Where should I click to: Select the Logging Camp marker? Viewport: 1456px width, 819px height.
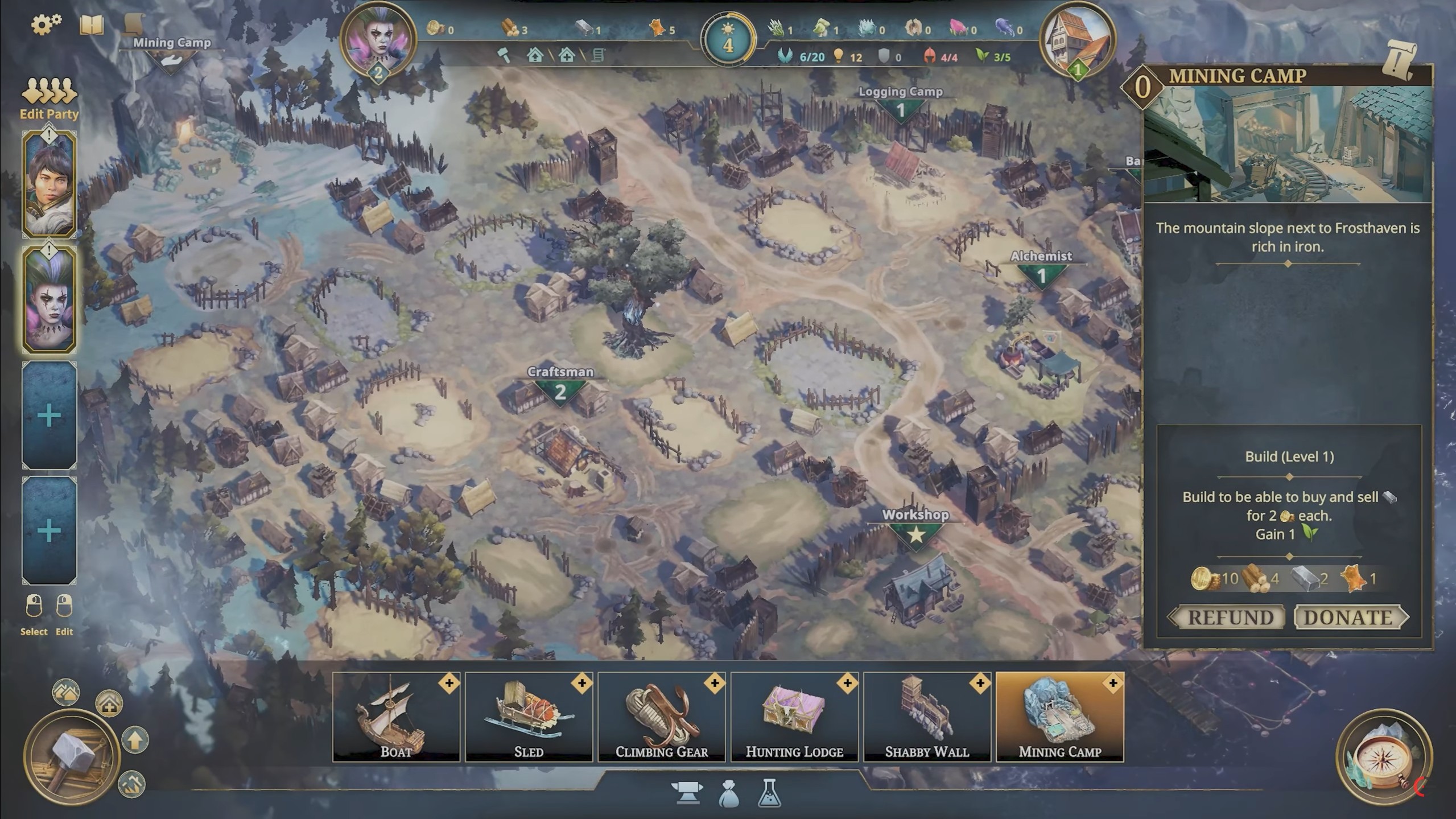tap(900, 104)
